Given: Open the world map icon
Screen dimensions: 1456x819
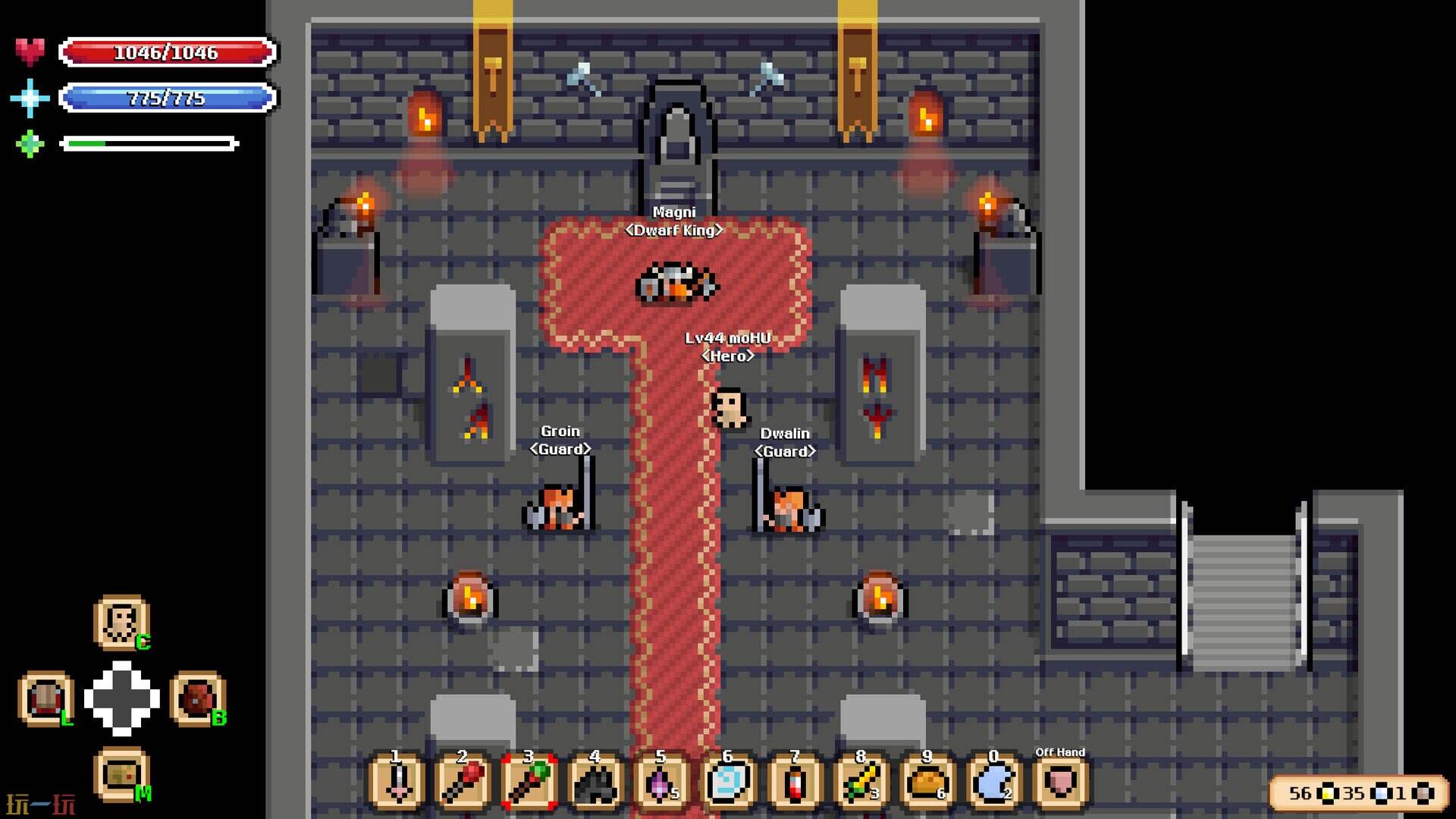Looking at the screenshot, I should click(x=121, y=775).
